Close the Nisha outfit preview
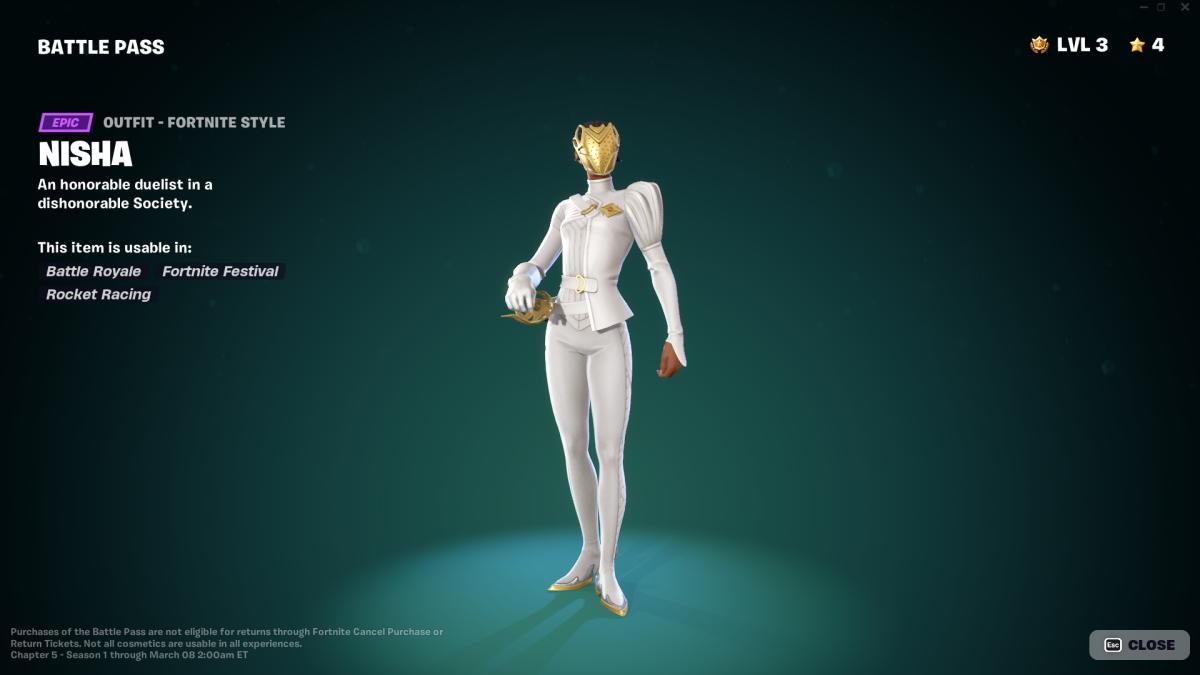Viewport: 1200px width, 675px height. pyautogui.click(x=1139, y=645)
